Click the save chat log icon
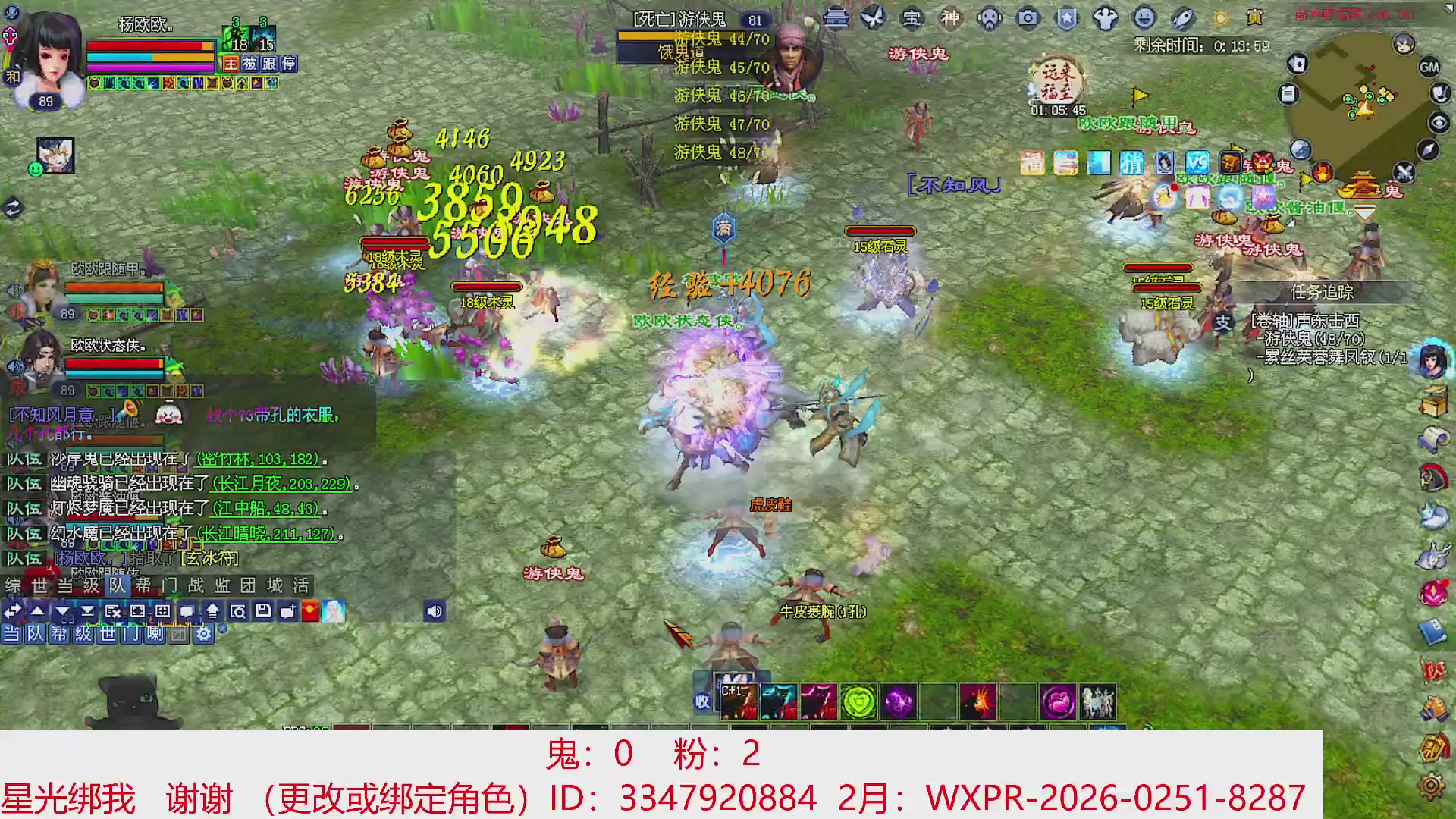The image size is (1456, 819). (263, 610)
